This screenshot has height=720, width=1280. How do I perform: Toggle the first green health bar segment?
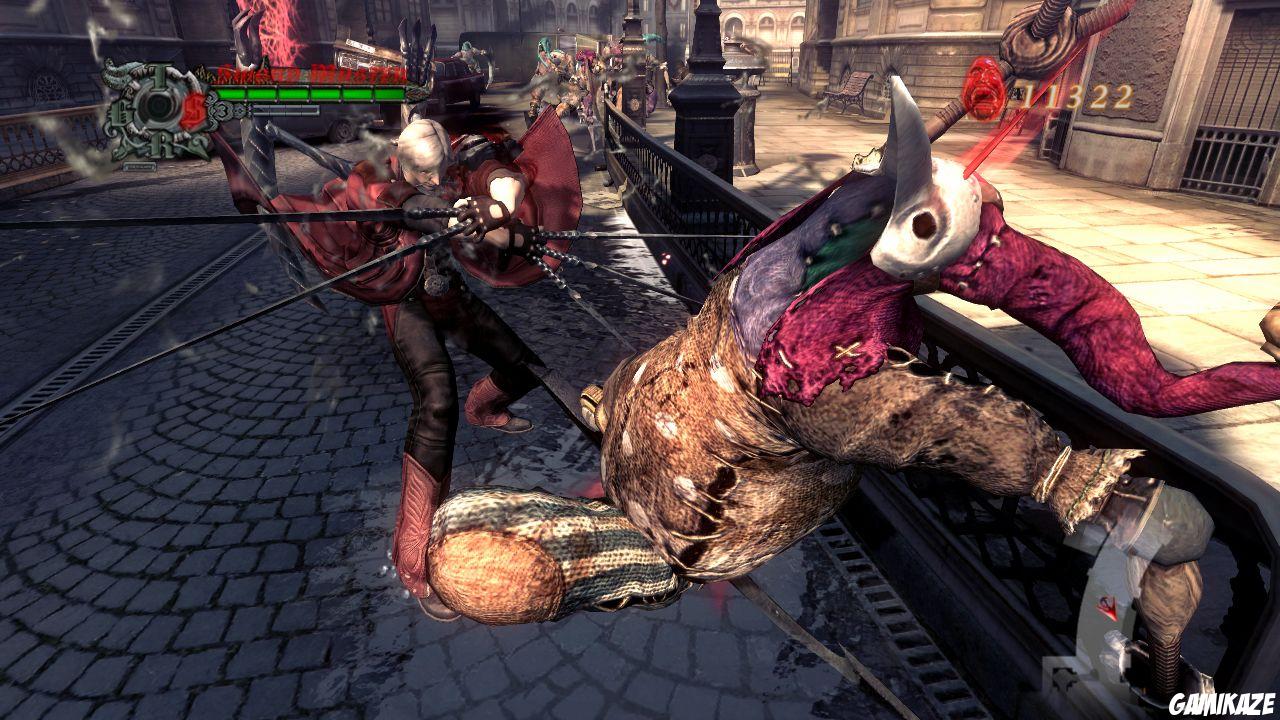[232, 93]
